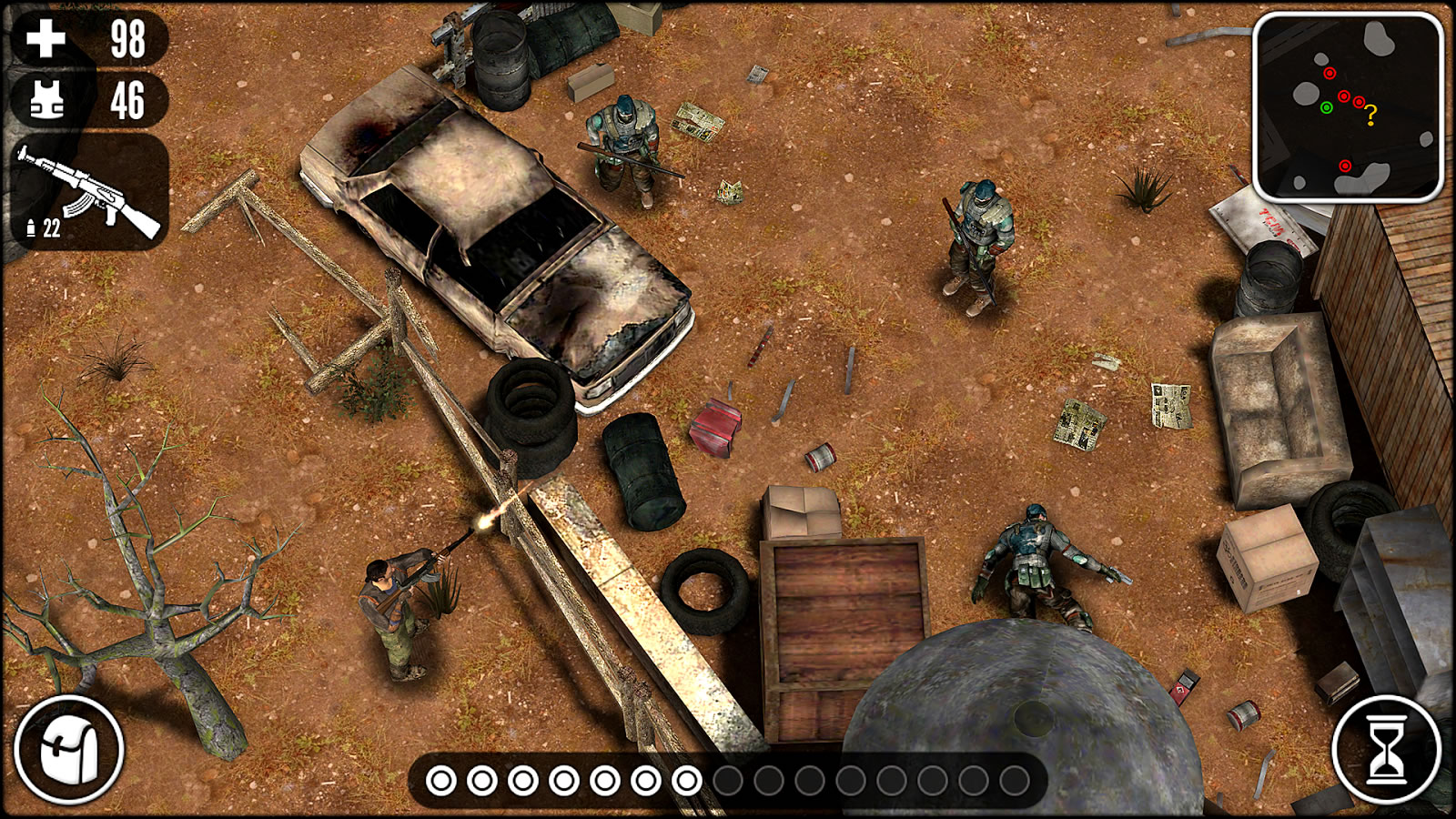This screenshot has height=819, width=1456.
Task: Tap the hourglass end-turn button
Action: coord(1386,750)
